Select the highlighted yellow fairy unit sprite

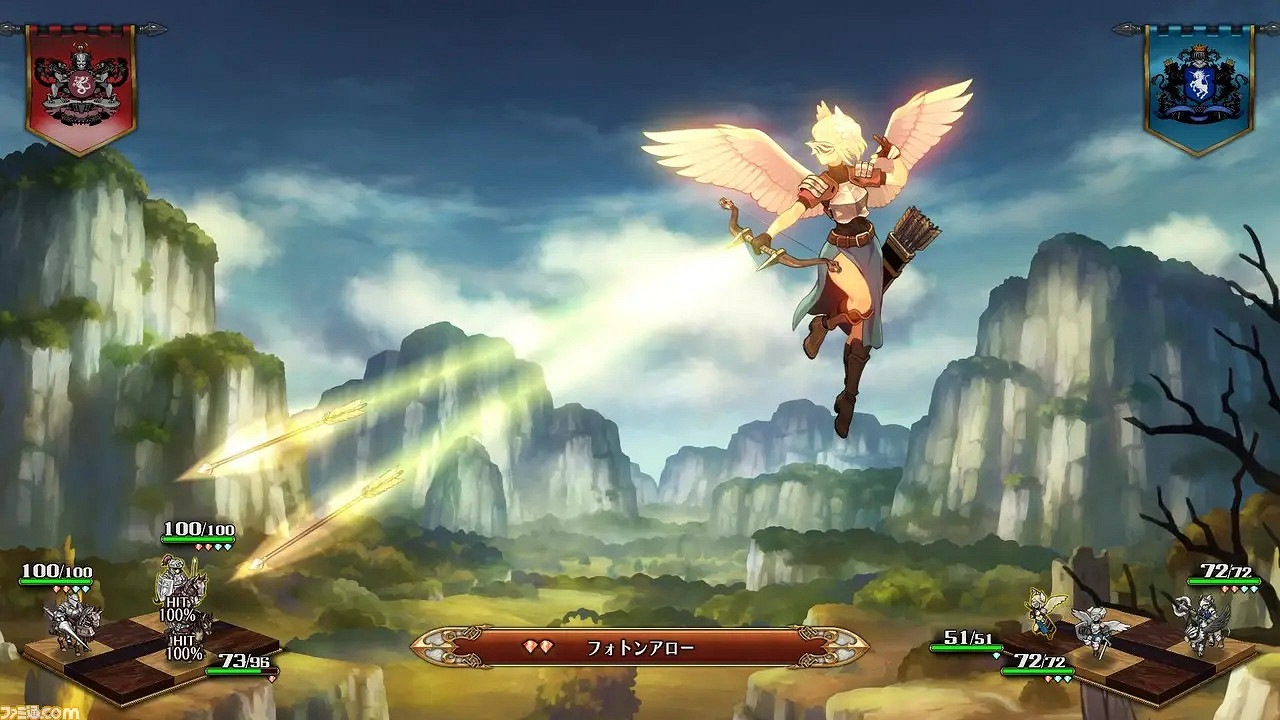(1039, 615)
